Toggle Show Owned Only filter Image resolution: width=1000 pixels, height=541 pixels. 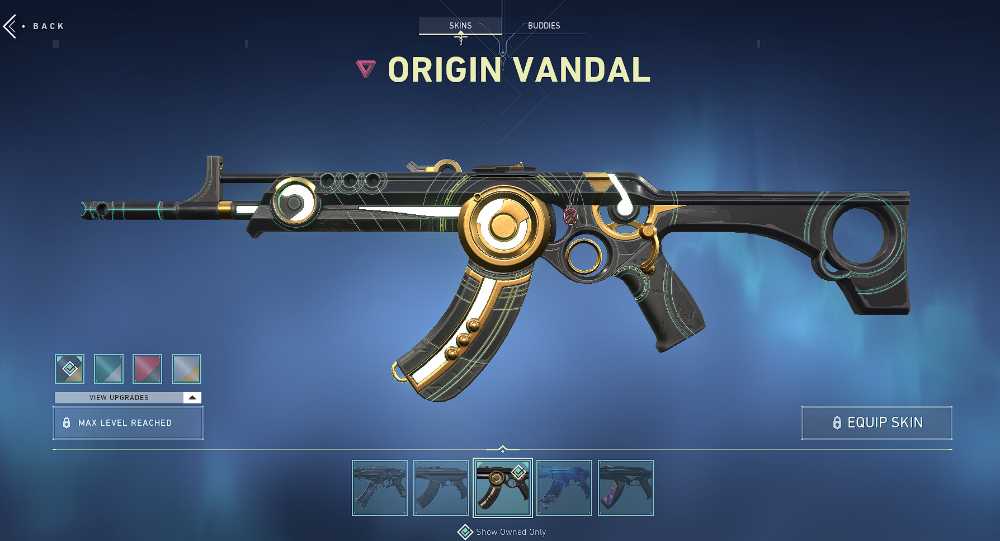coord(465,531)
